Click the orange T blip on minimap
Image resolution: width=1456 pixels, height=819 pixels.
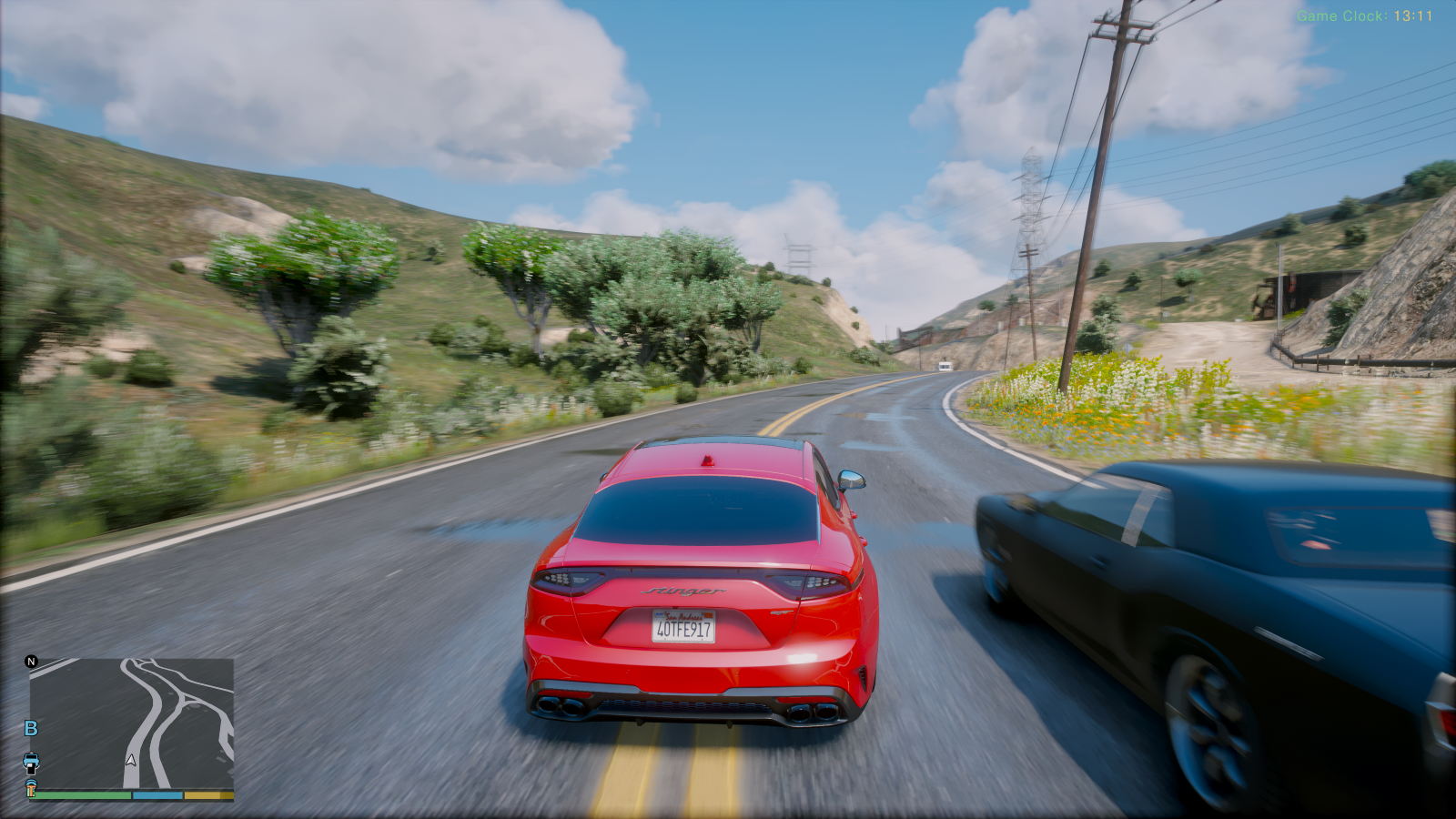click(31, 786)
